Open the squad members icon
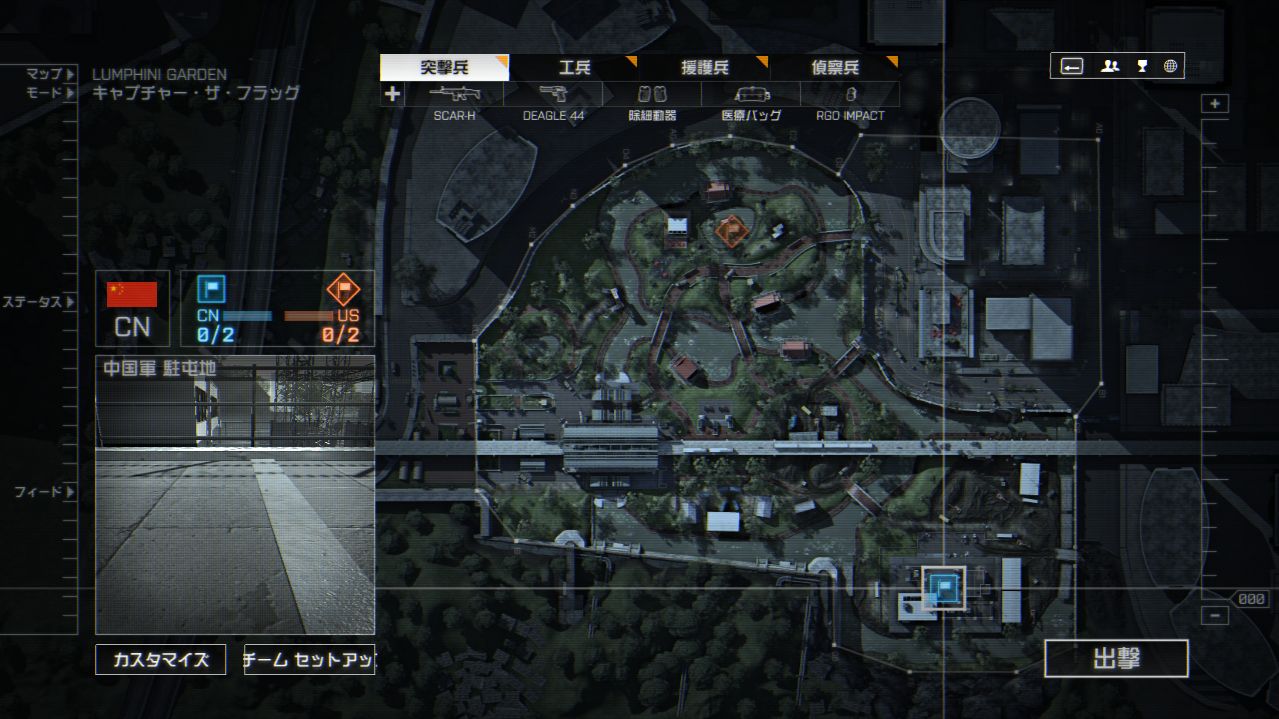This screenshot has height=719, width=1279. (x=1110, y=66)
